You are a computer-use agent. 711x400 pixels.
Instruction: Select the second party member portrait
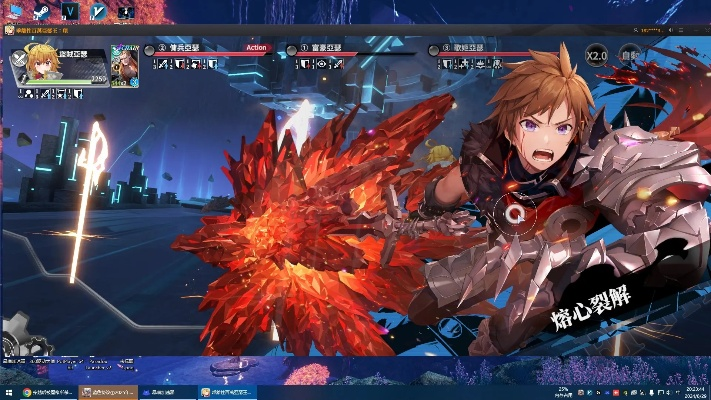tap(124, 64)
